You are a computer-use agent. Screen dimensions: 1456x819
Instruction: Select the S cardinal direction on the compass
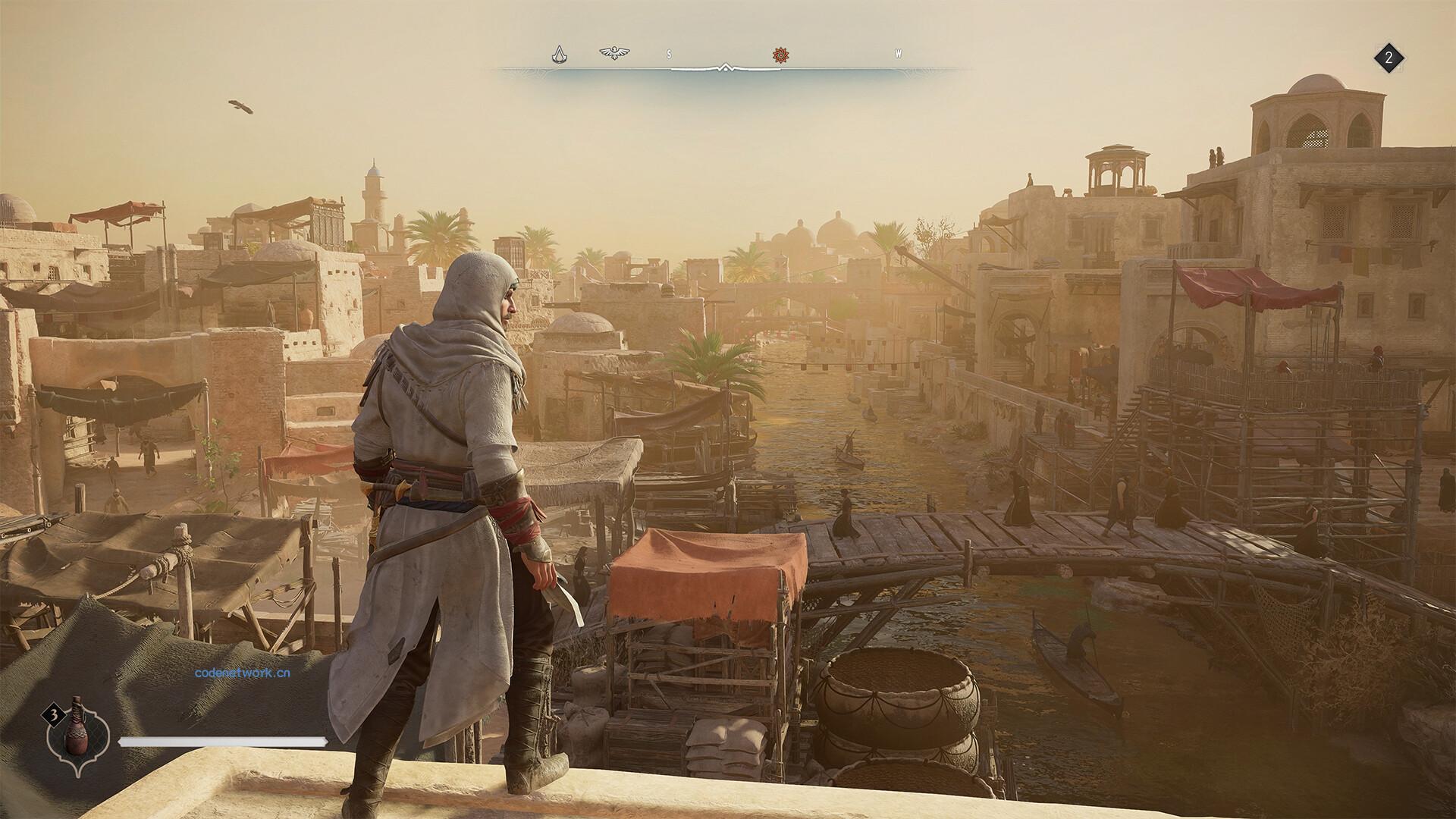(668, 54)
